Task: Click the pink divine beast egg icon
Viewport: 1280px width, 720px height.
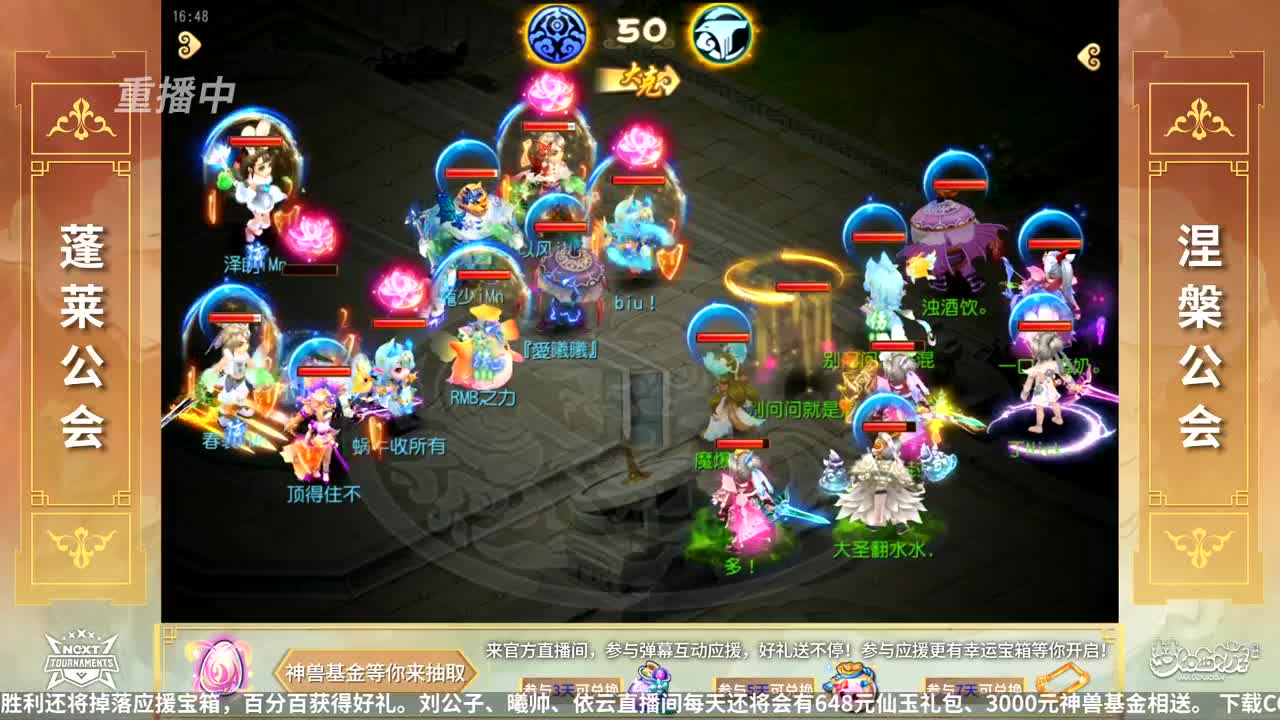Action: (x=218, y=668)
